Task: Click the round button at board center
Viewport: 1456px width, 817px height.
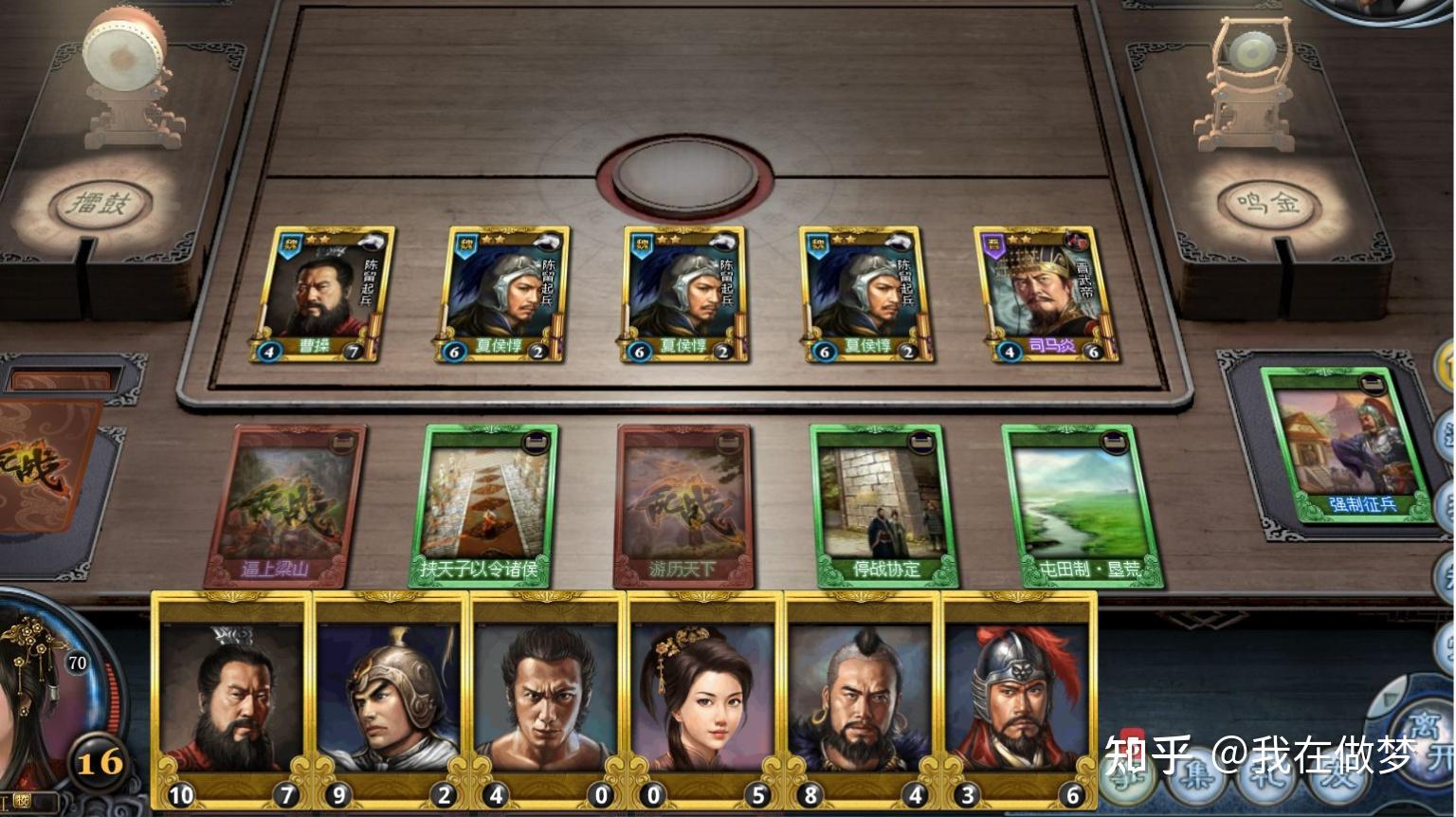Action: click(684, 177)
